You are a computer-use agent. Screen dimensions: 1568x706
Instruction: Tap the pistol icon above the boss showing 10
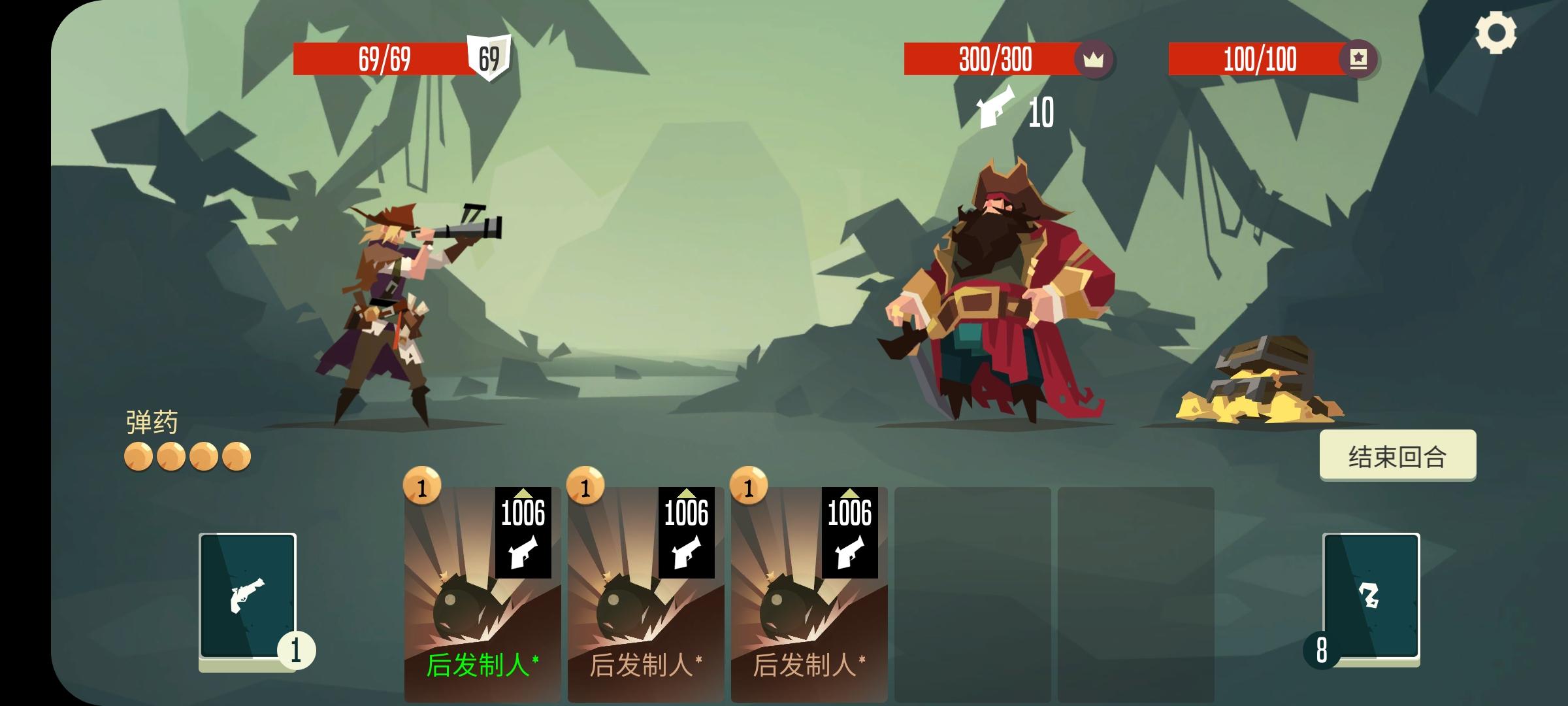click(x=994, y=110)
